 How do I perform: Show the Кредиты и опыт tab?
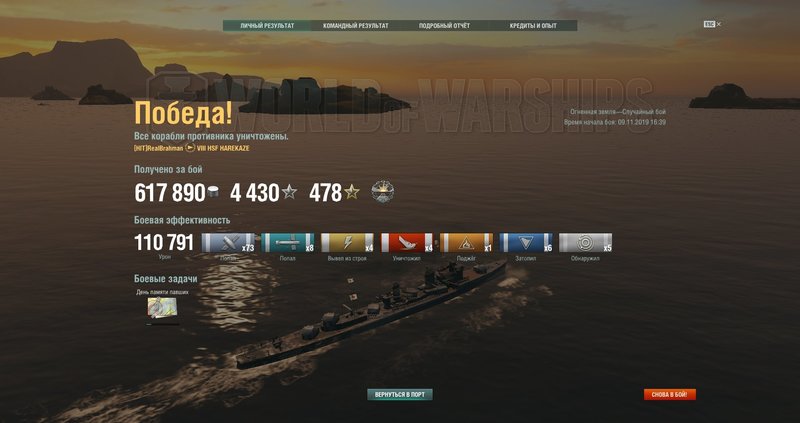(533, 25)
